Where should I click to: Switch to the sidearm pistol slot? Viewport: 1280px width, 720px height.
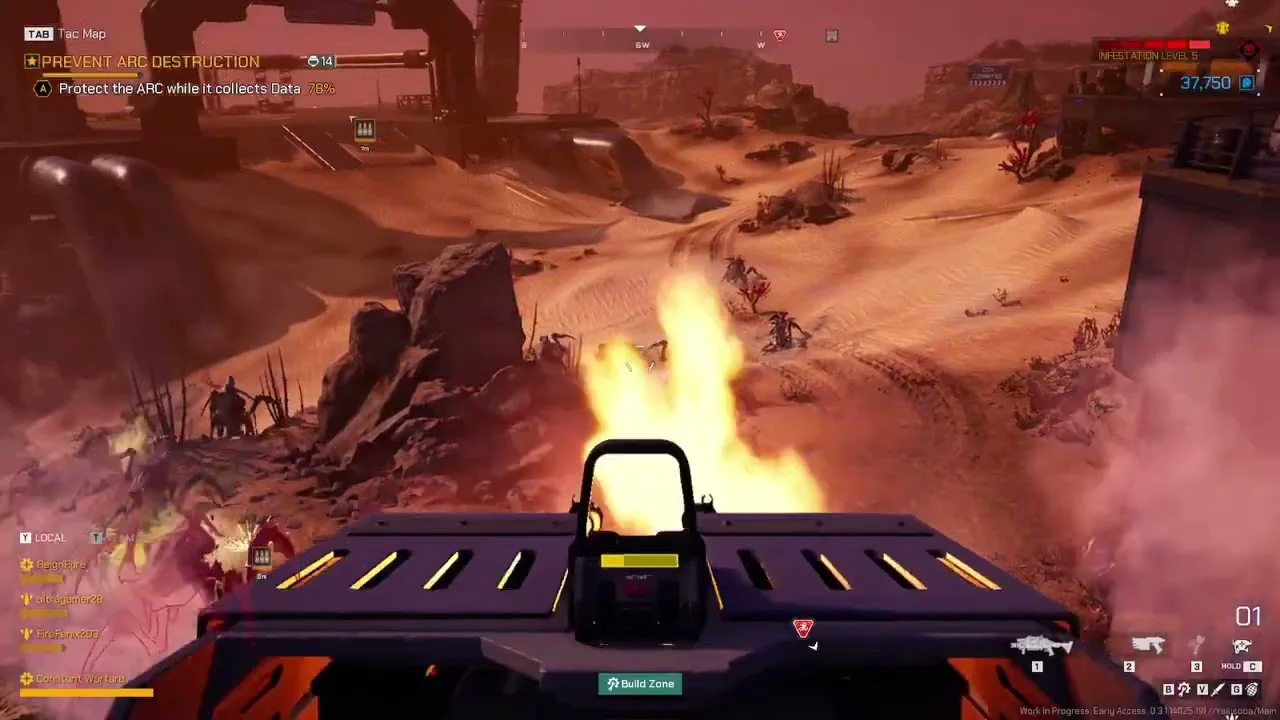pos(1146,647)
